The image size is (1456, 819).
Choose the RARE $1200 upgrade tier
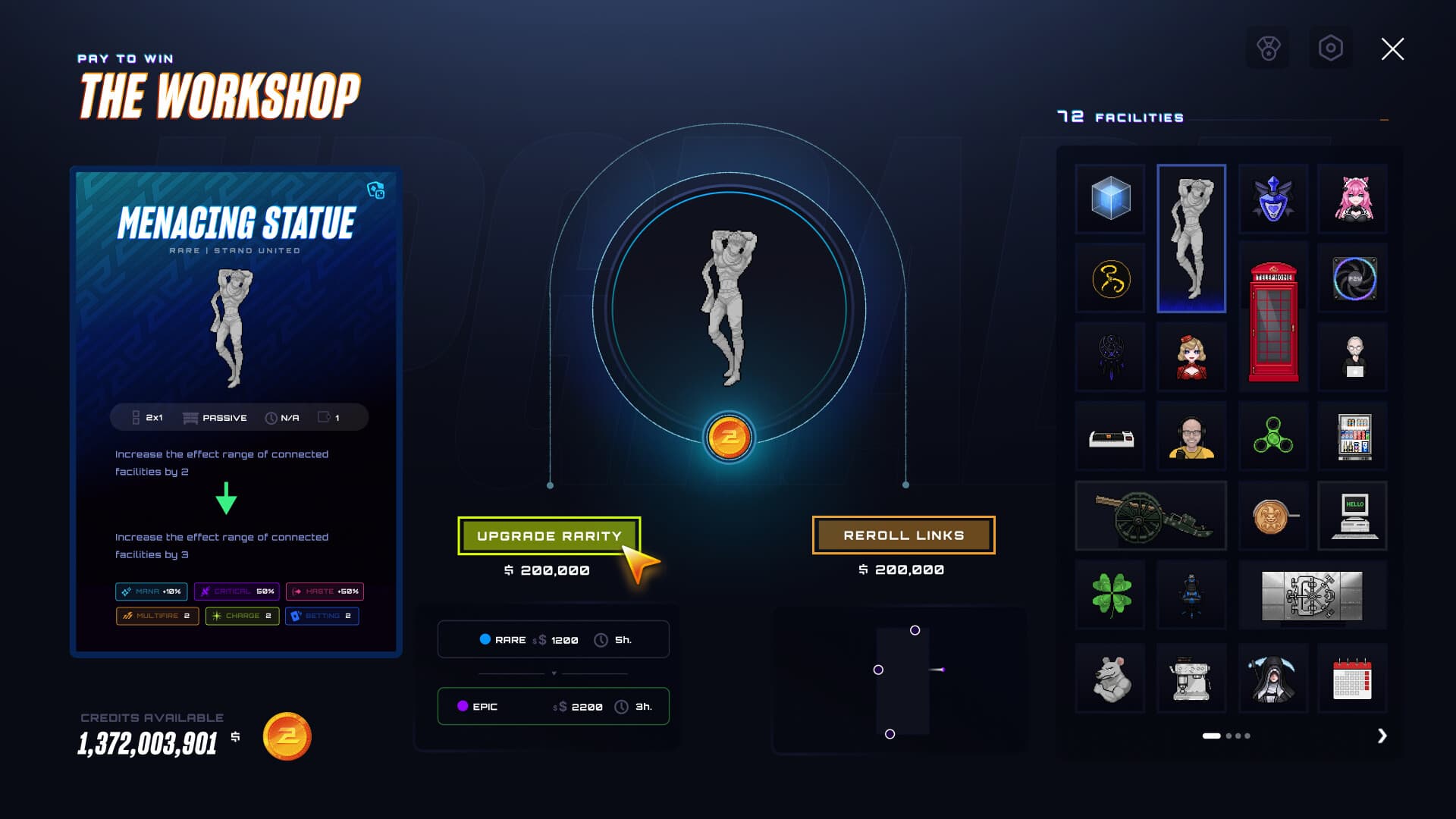tap(553, 639)
